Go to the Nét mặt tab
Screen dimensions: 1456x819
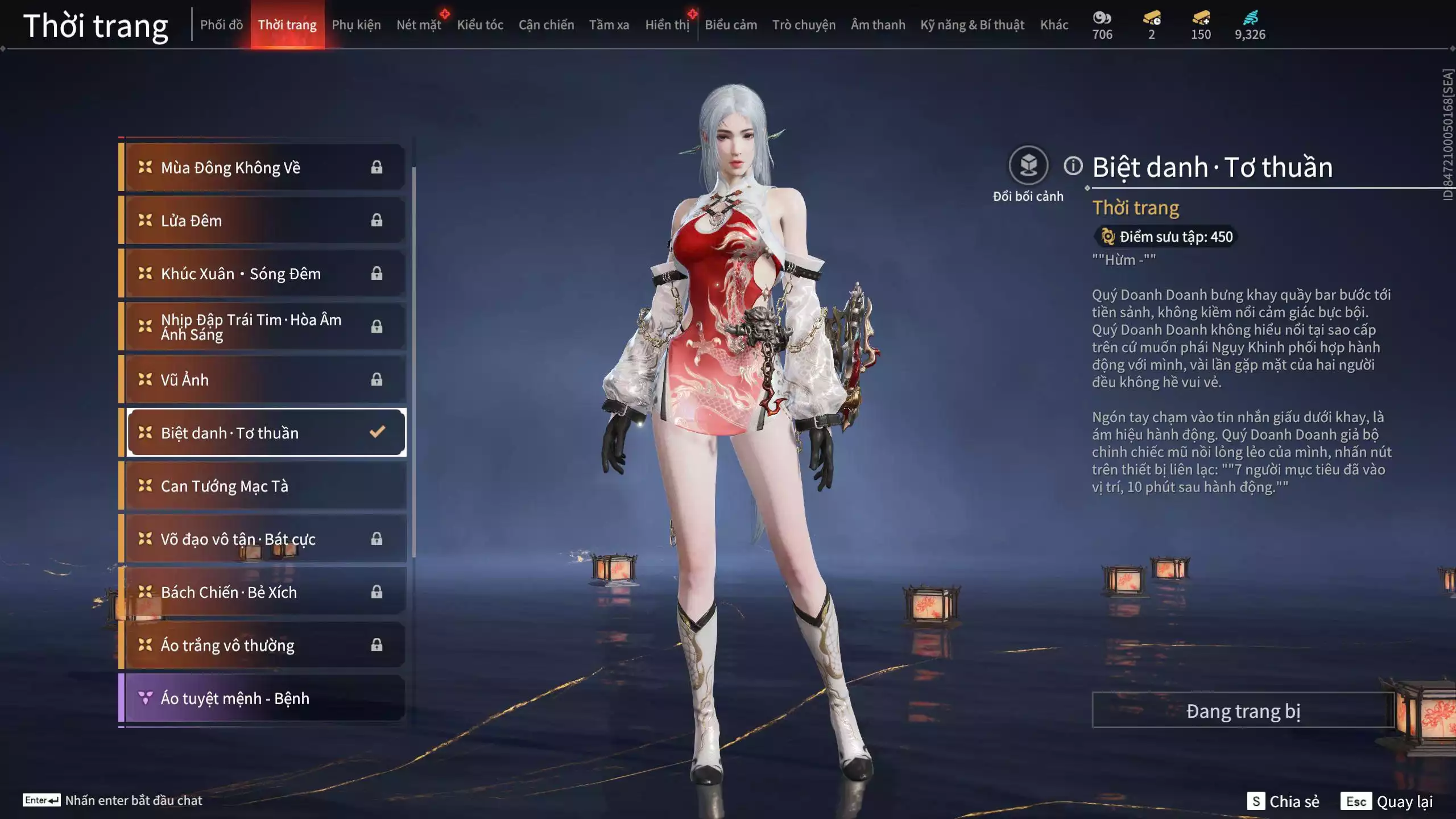pyautogui.click(x=419, y=25)
